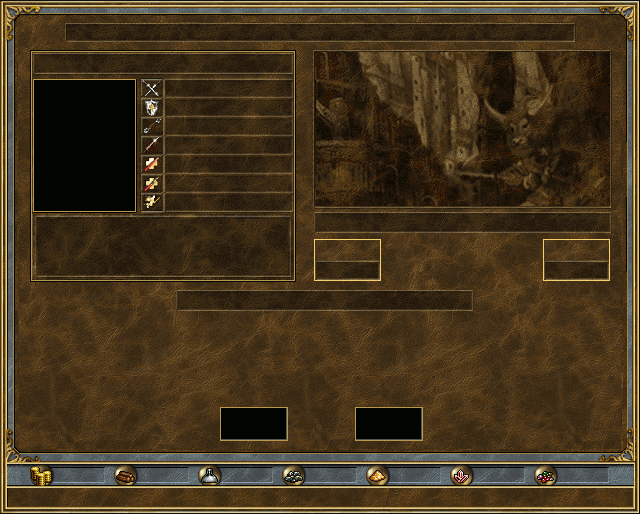Click the gold coins resource icon
The width and height of the screenshot is (640, 514).
point(41,476)
